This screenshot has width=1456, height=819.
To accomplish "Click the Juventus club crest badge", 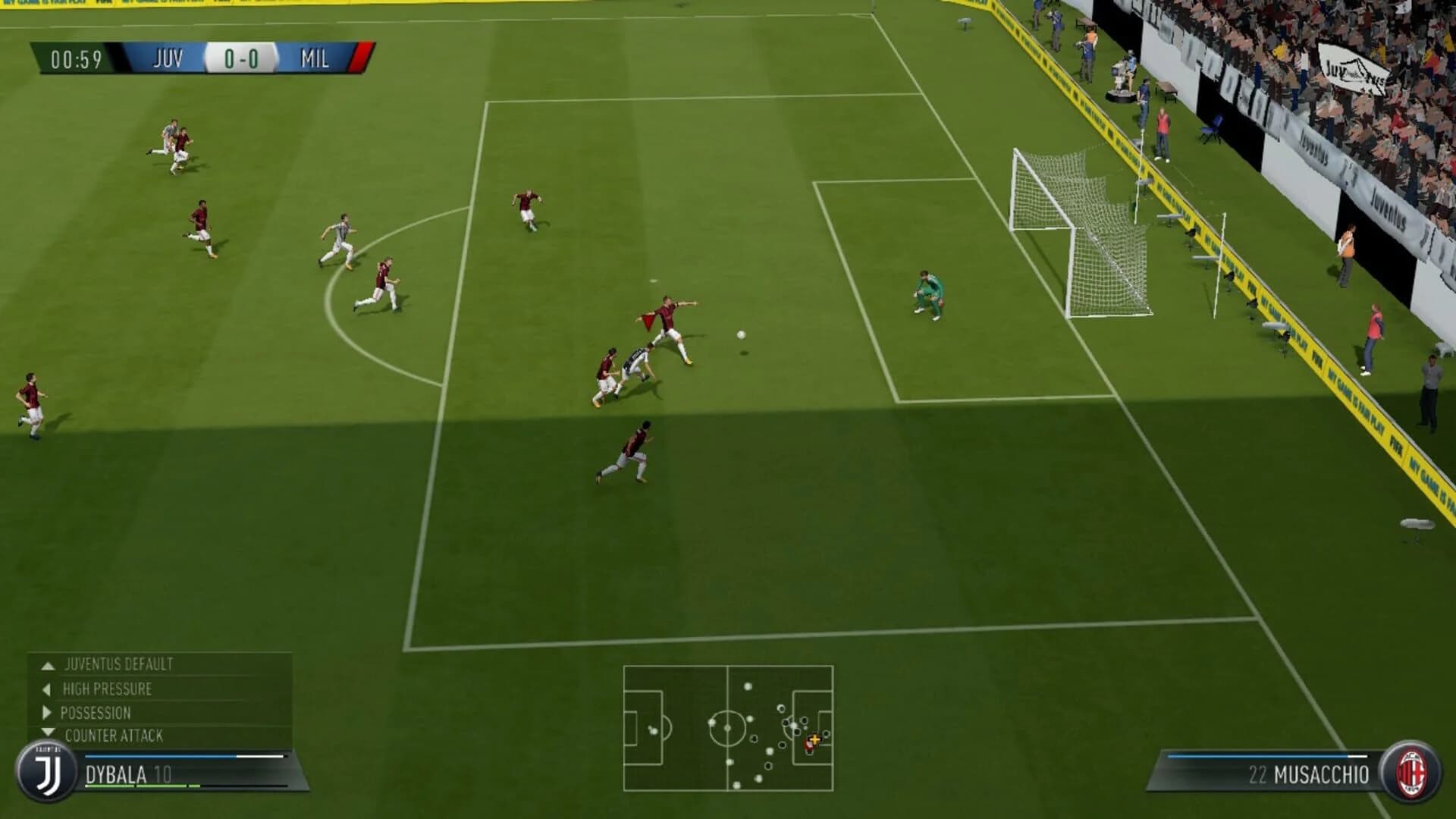I will (x=47, y=771).
